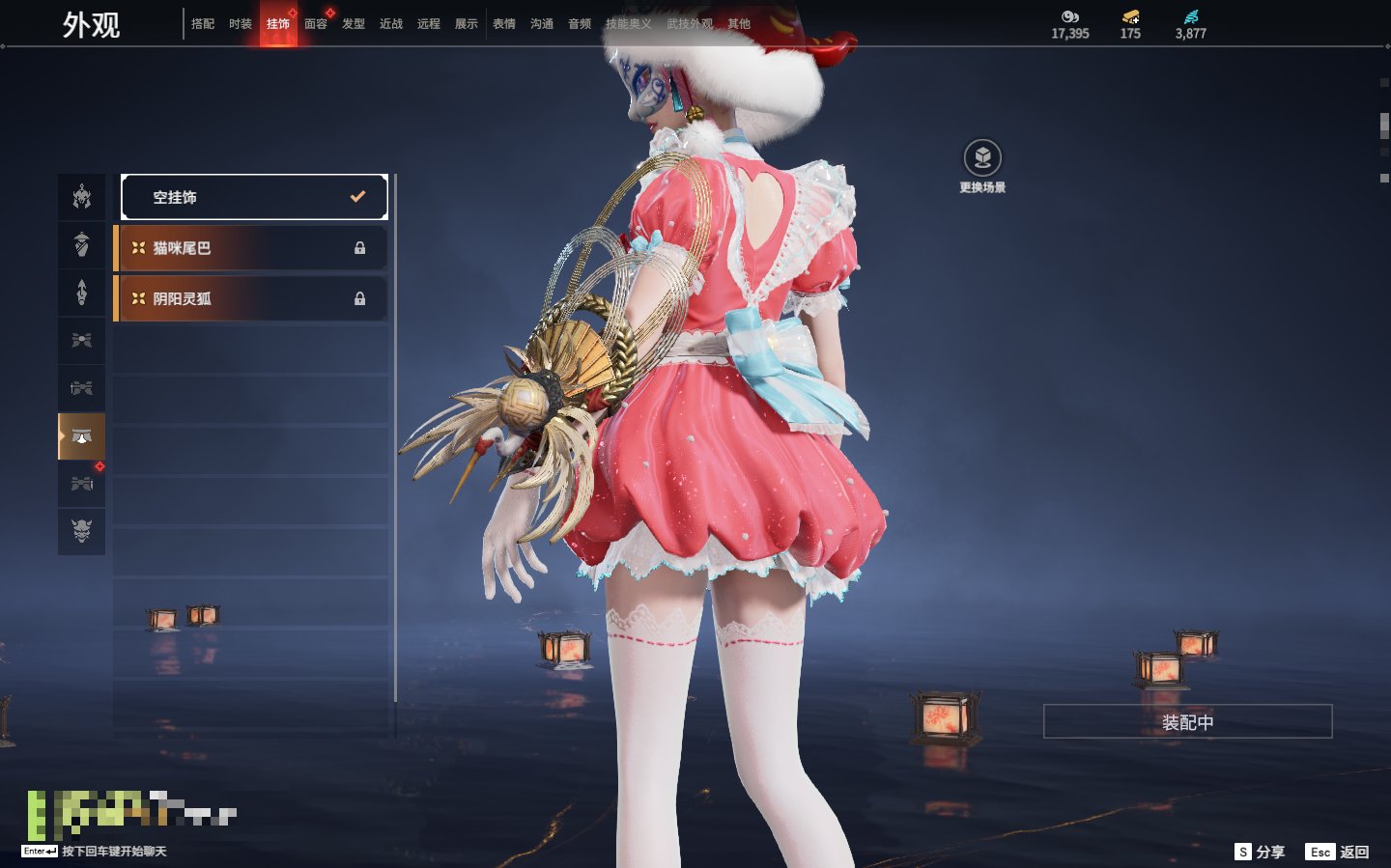The image size is (1391, 868).
Task: Click the 返回 back button
Action: click(x=1338, y=852)
